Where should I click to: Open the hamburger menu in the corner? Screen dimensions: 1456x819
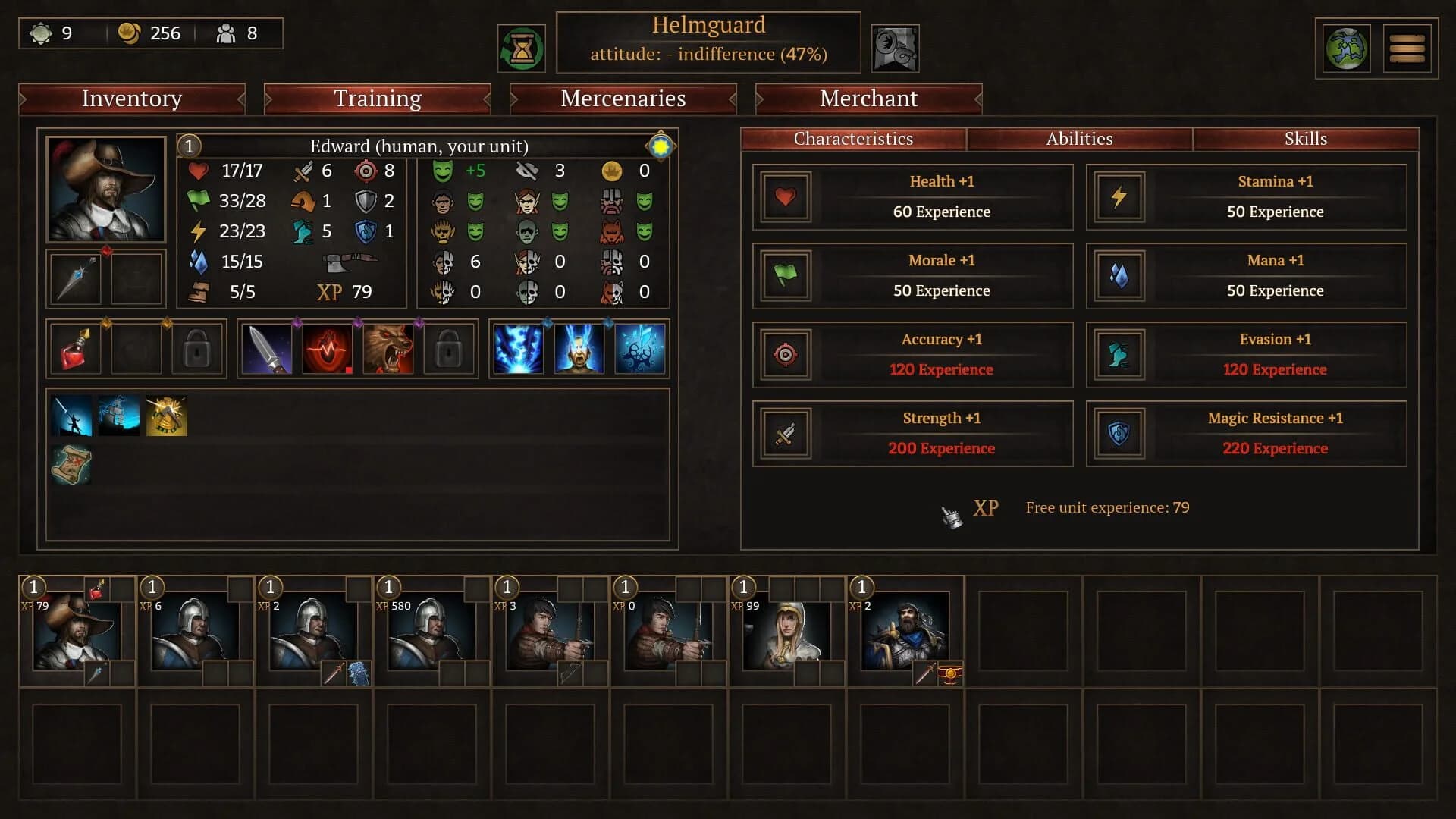point(1407,48)
